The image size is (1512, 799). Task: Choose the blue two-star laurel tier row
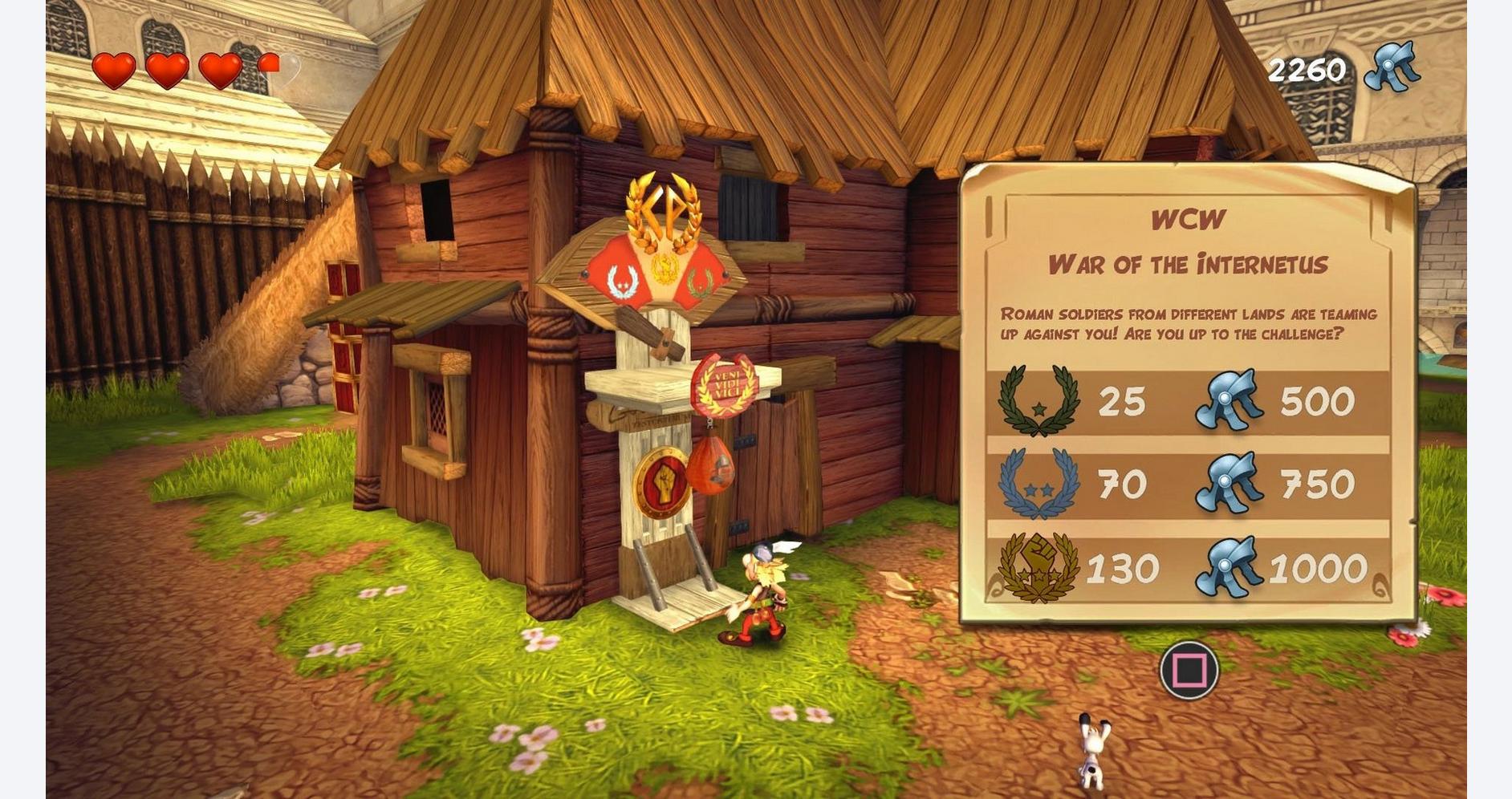point(1188,485)
